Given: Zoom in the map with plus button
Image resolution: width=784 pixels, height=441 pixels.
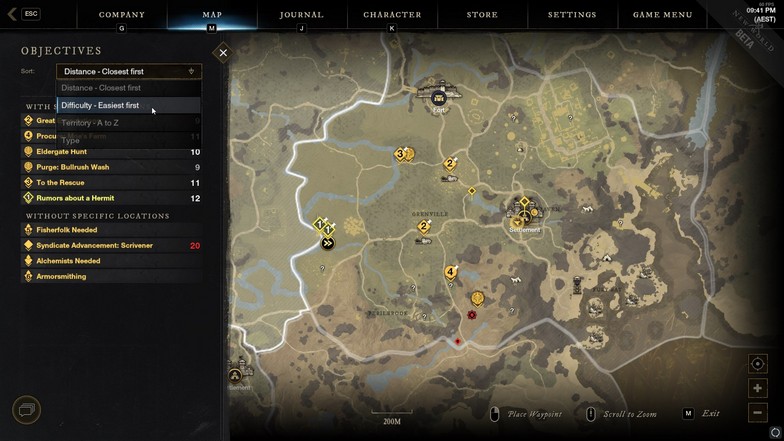Looking at the screenshot, I should pyautogui.click(x=757, y=388).
